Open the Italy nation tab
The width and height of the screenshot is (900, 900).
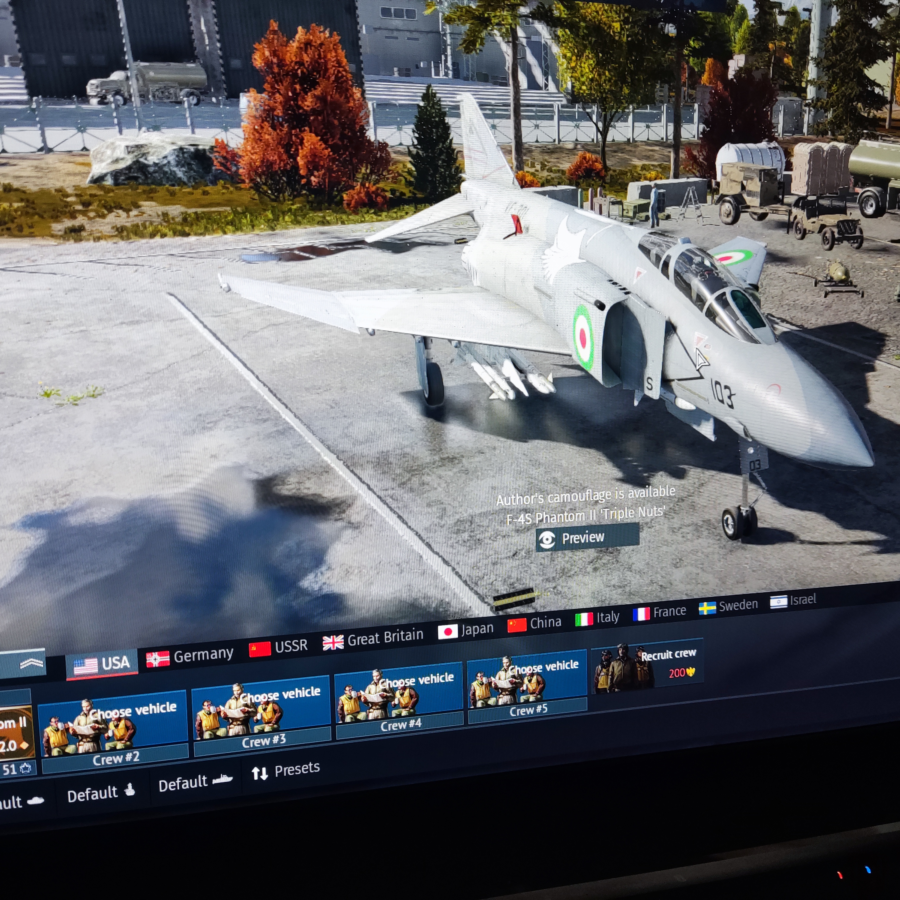click(x=598, y=618)
